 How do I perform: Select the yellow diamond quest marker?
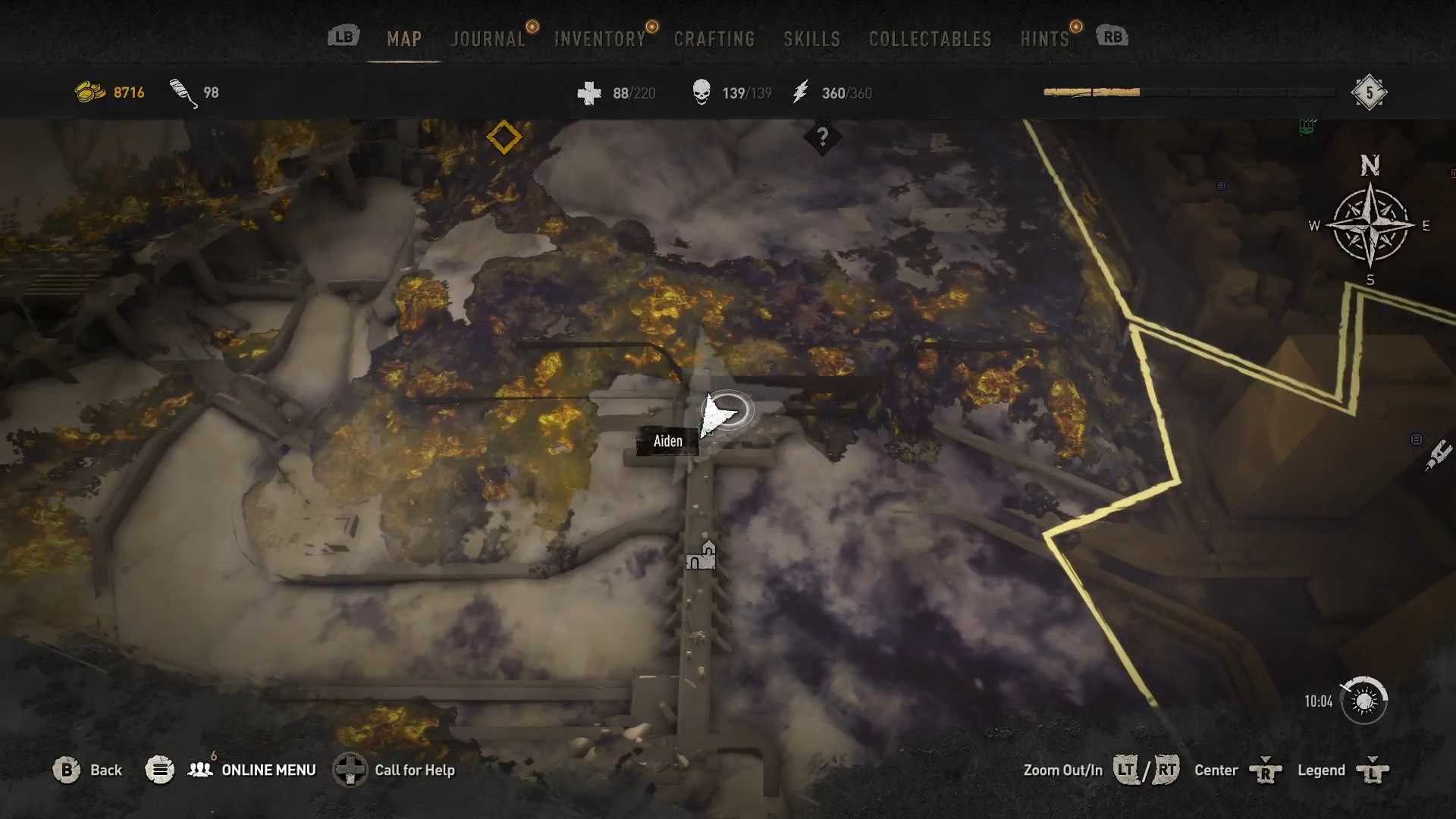coord(506,136)
